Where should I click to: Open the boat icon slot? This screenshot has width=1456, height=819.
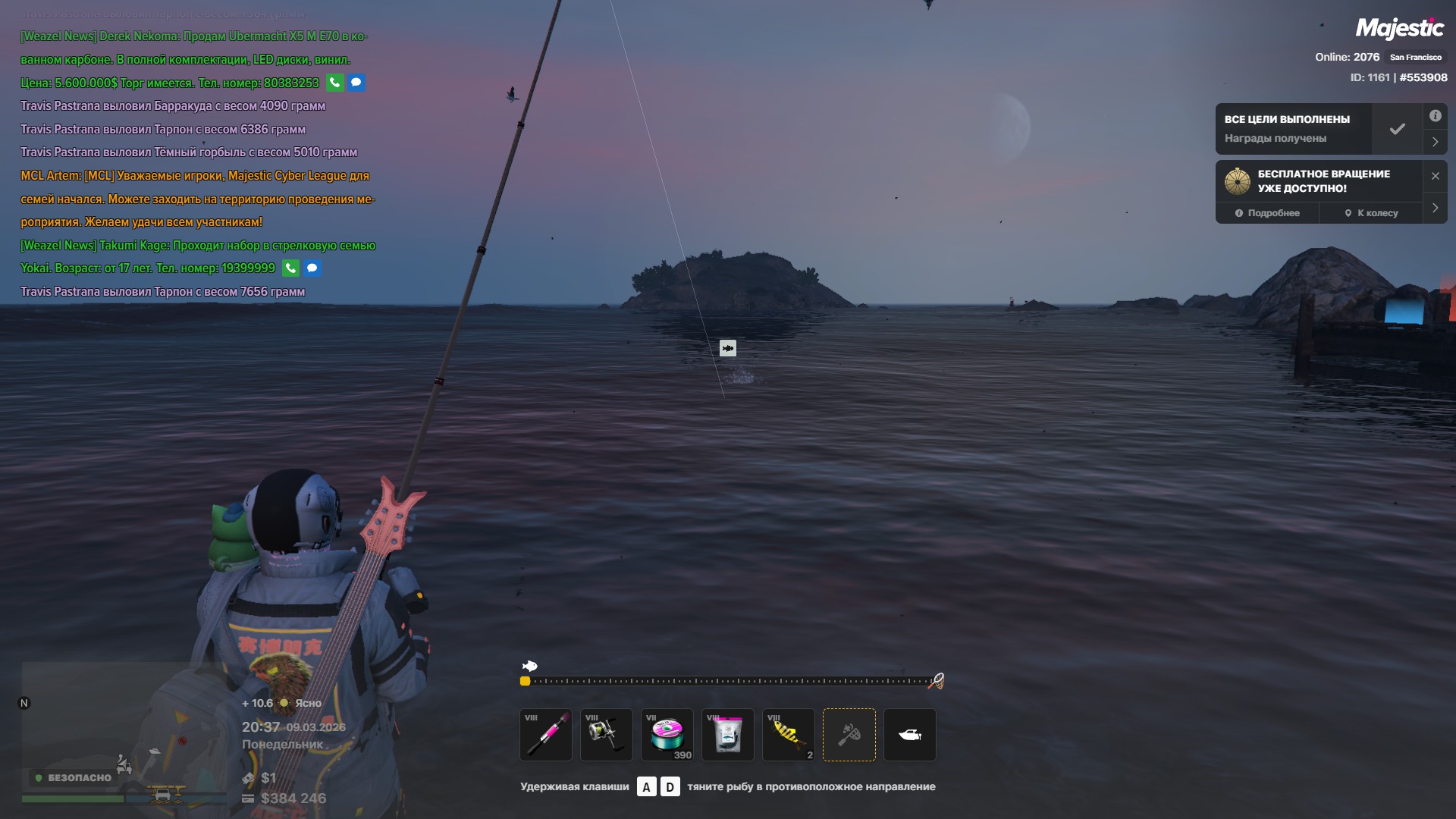pyautogui.click(x=910, y=734)
